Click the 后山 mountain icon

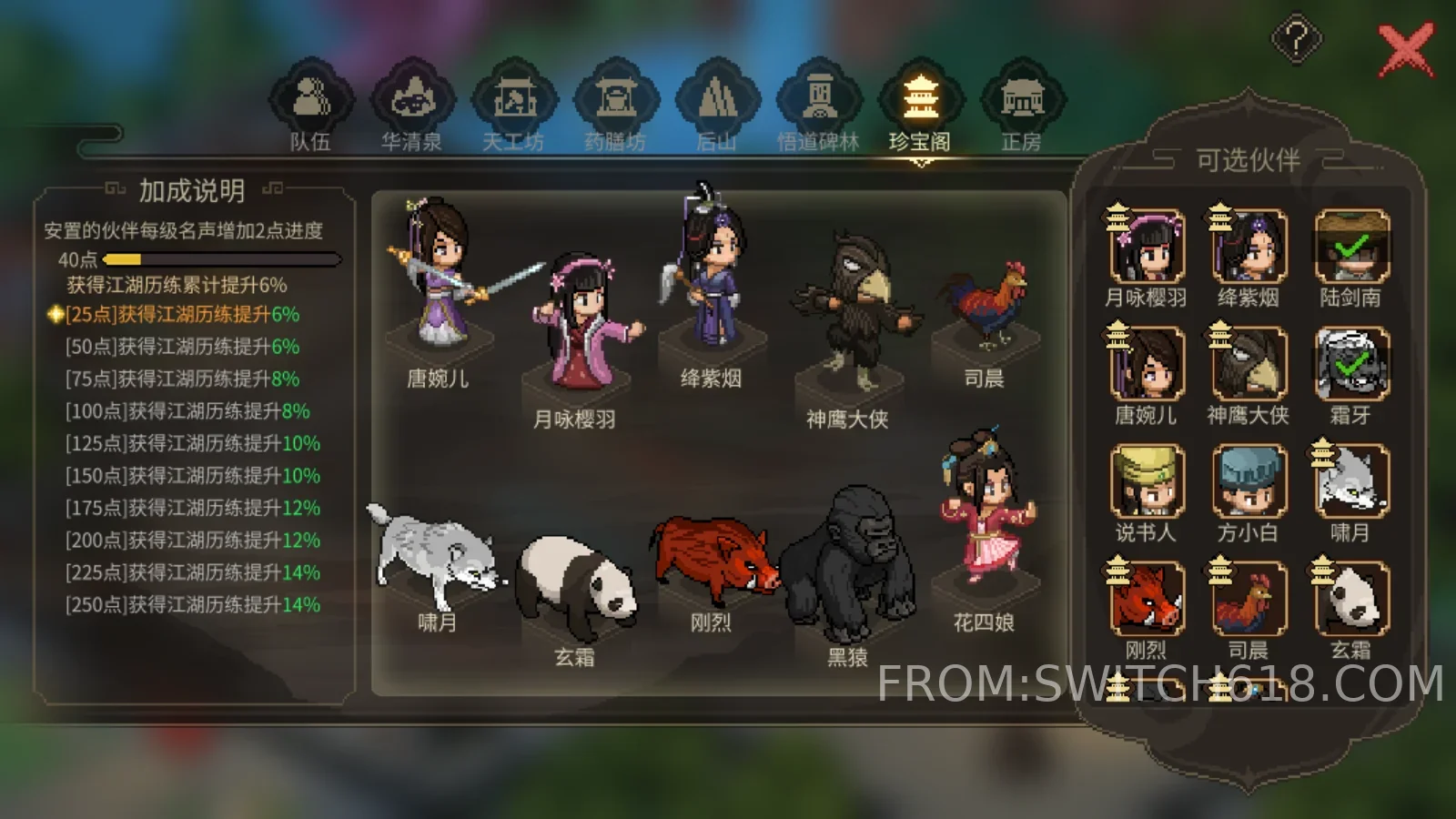coord(717,100)
